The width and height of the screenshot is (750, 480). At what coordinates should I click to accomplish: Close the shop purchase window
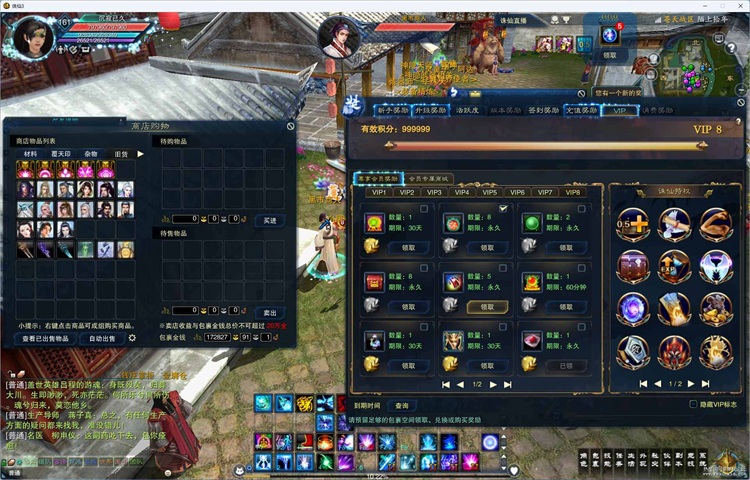point(290,127)
